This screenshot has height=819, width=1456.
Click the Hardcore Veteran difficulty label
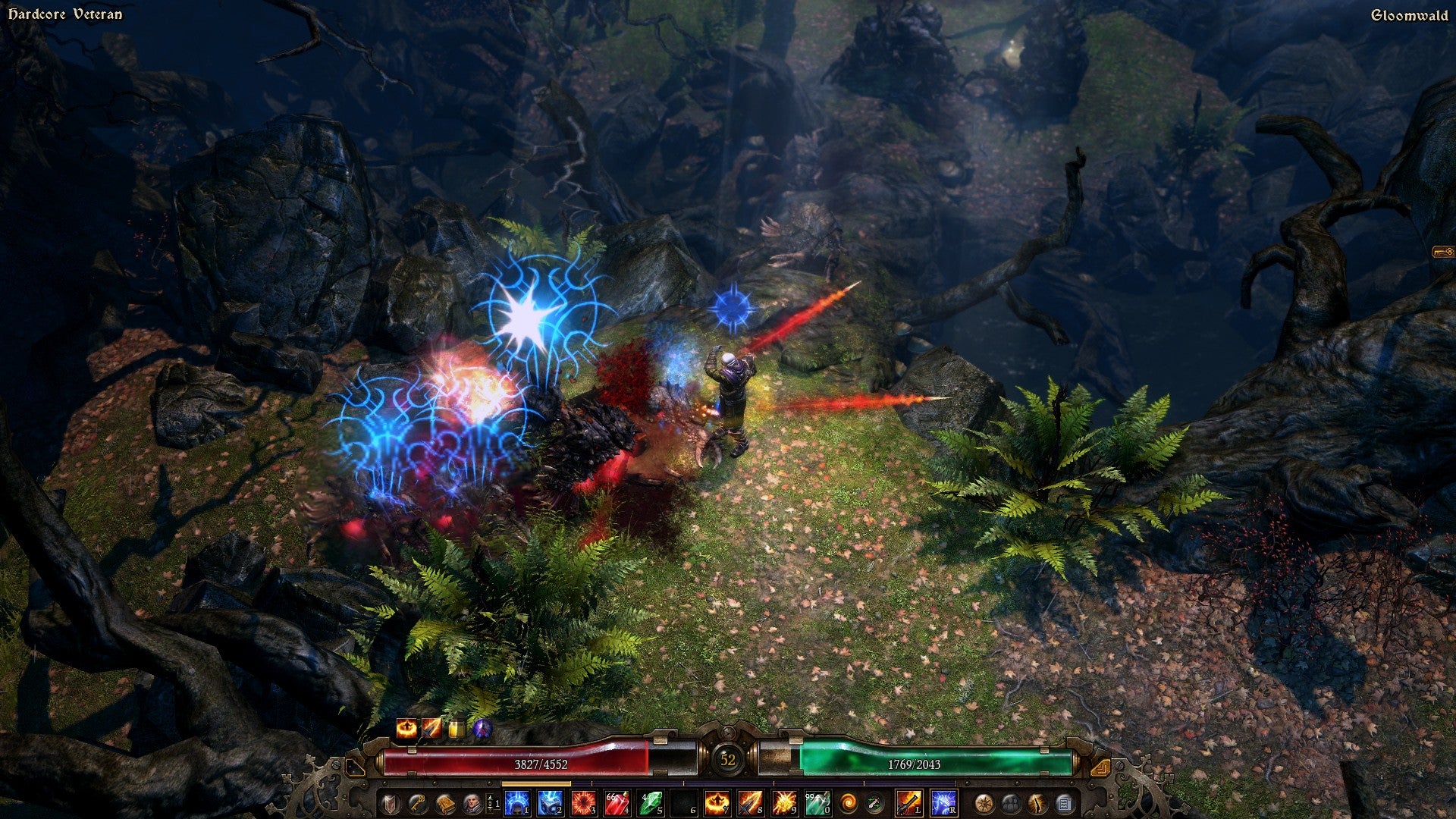click(64, 13)
